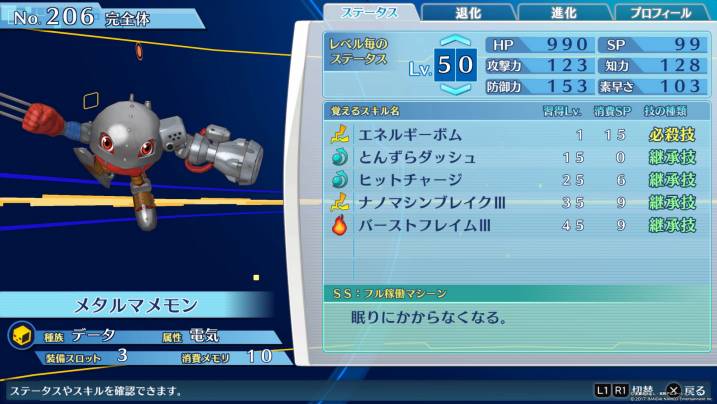717x404 pixels.
Task: Select the バーストフレイムIII skill row
Action: pos(514,226)
